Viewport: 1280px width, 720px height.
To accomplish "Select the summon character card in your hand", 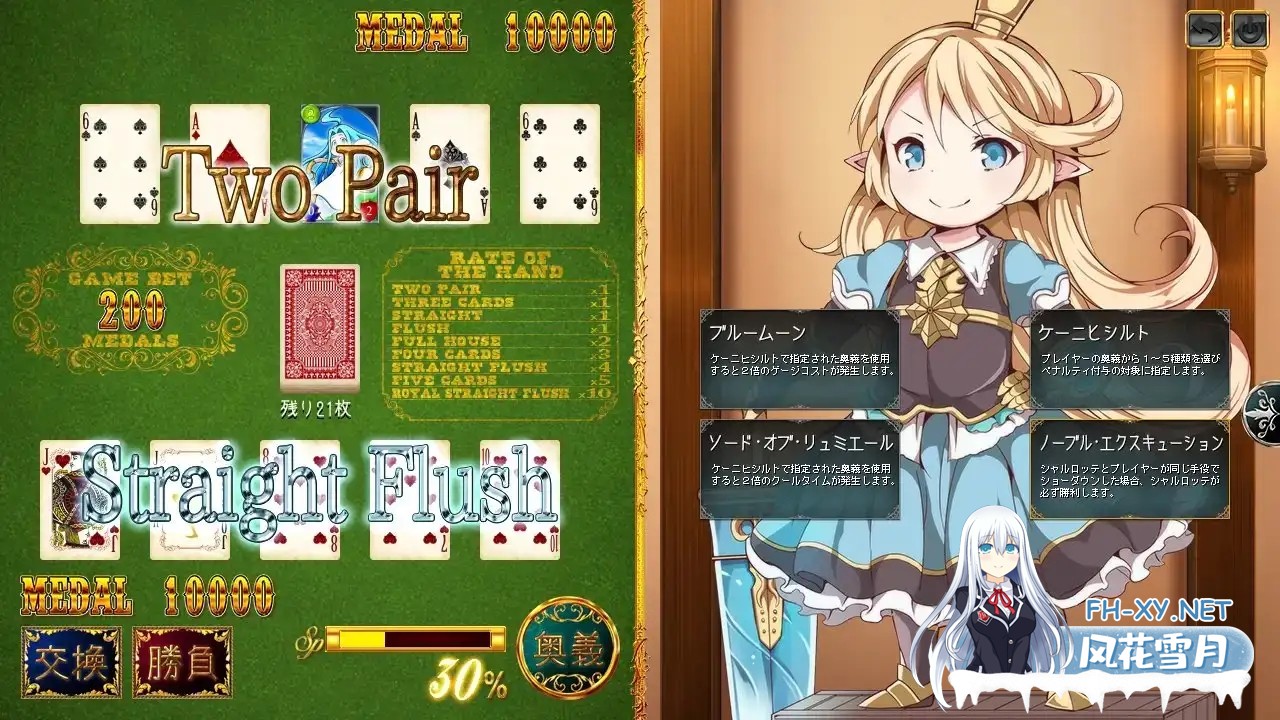I will [x=339, y=163].
